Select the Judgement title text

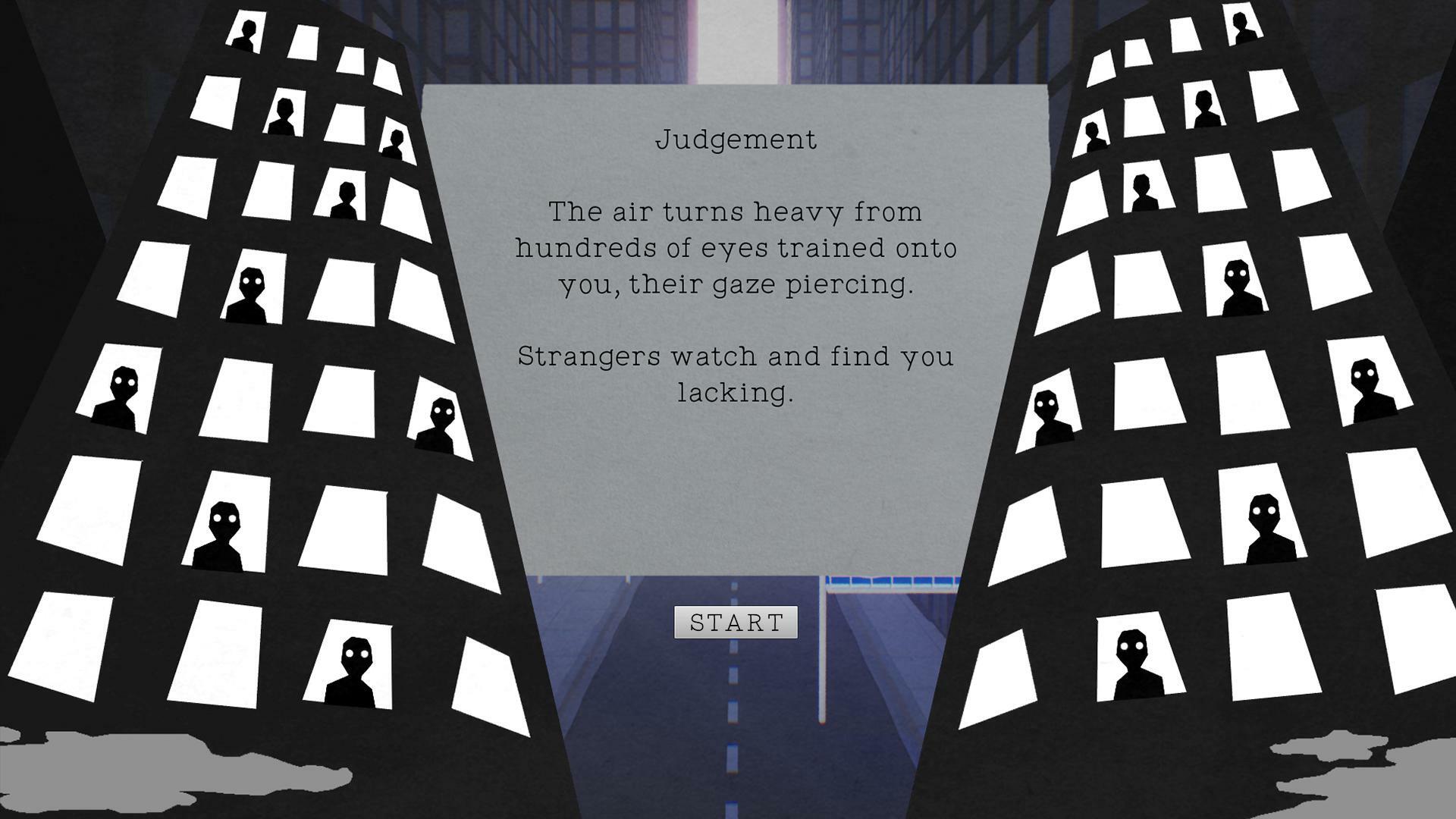click(737, 139)
